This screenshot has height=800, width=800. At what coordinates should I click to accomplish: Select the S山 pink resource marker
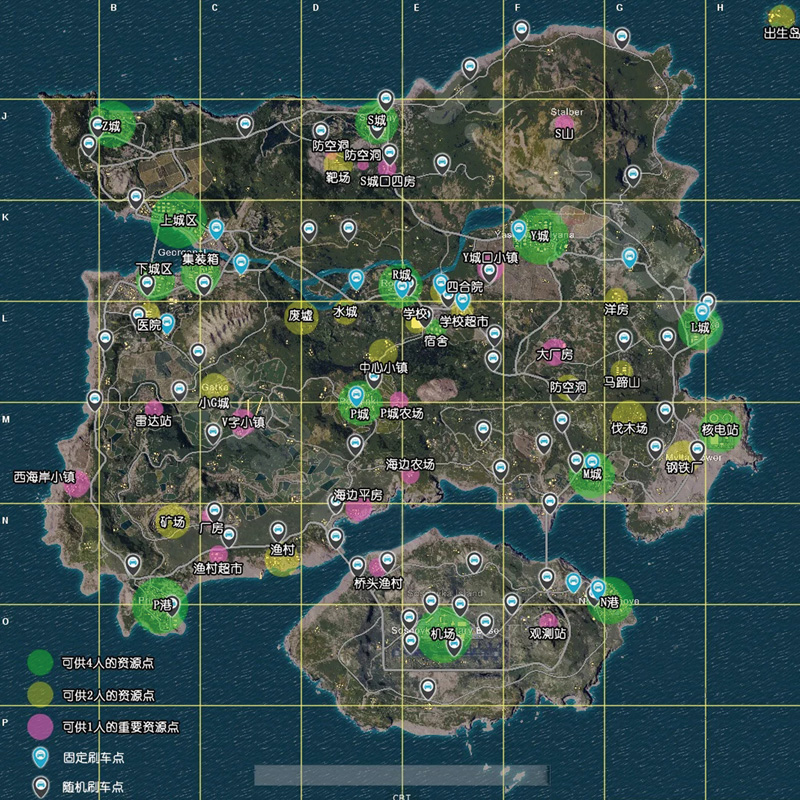[565, 130]
